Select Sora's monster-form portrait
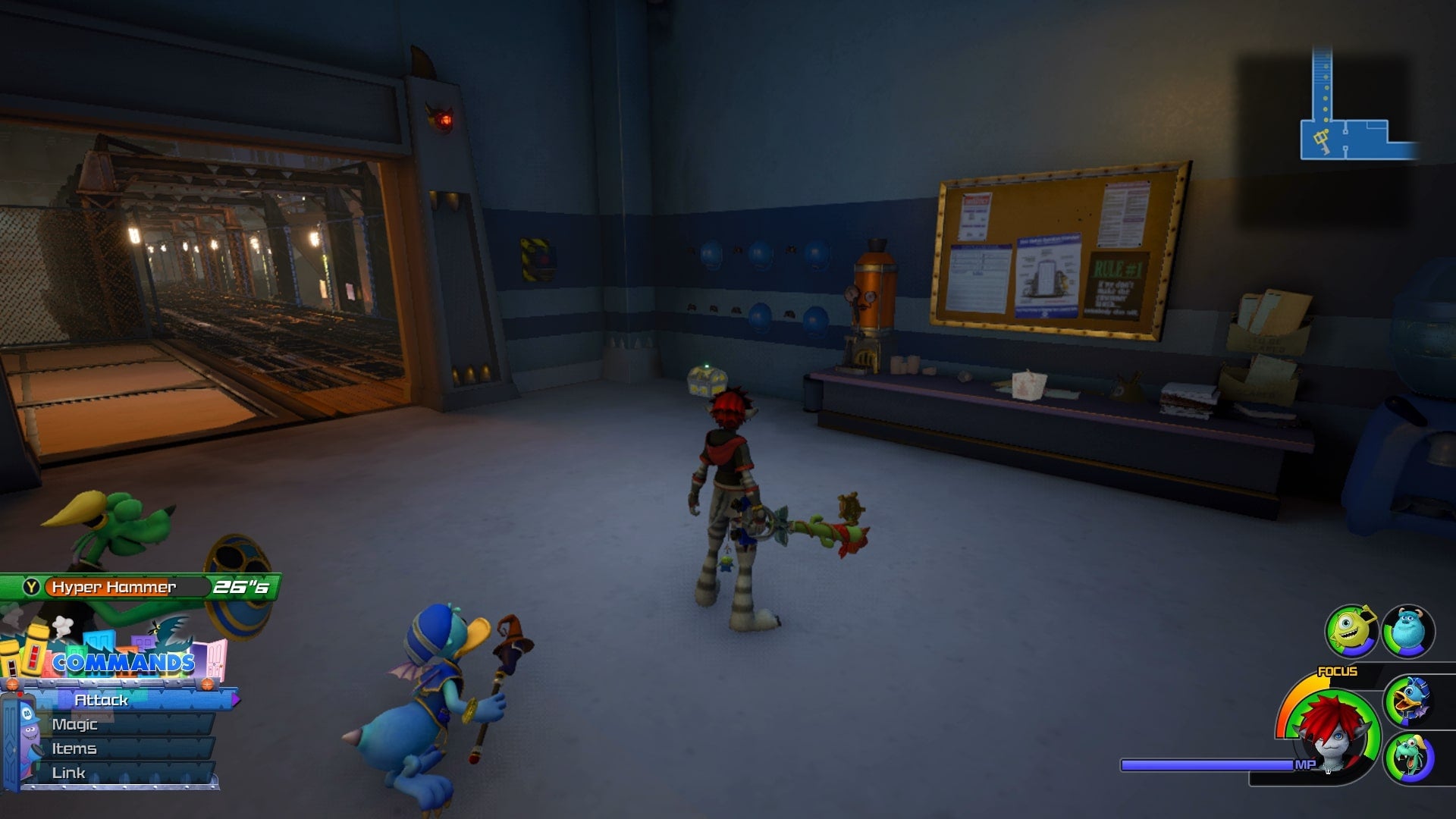The height and width of the screenshot is (819, 1456). pyautogui.click(x=1334, y=735)
